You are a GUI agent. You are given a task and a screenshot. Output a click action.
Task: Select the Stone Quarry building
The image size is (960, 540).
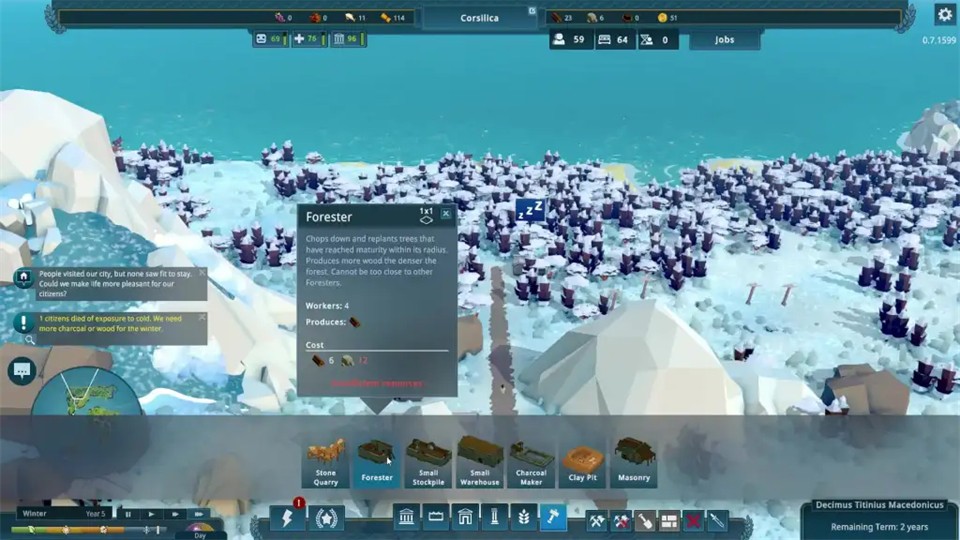[x=326, y=461]
